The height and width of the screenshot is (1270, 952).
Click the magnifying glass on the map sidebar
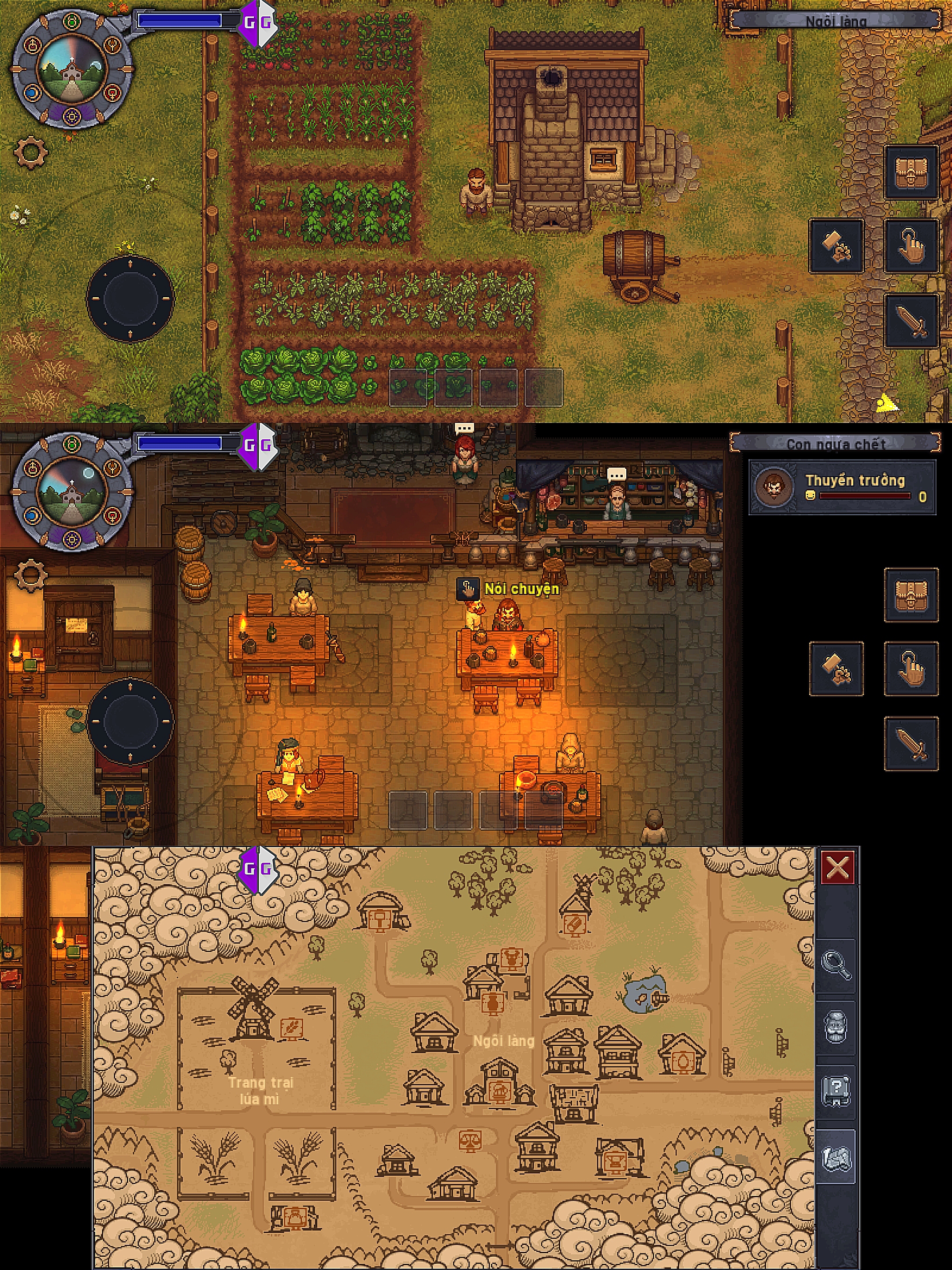pyautogui.click(x=836, y=964)
